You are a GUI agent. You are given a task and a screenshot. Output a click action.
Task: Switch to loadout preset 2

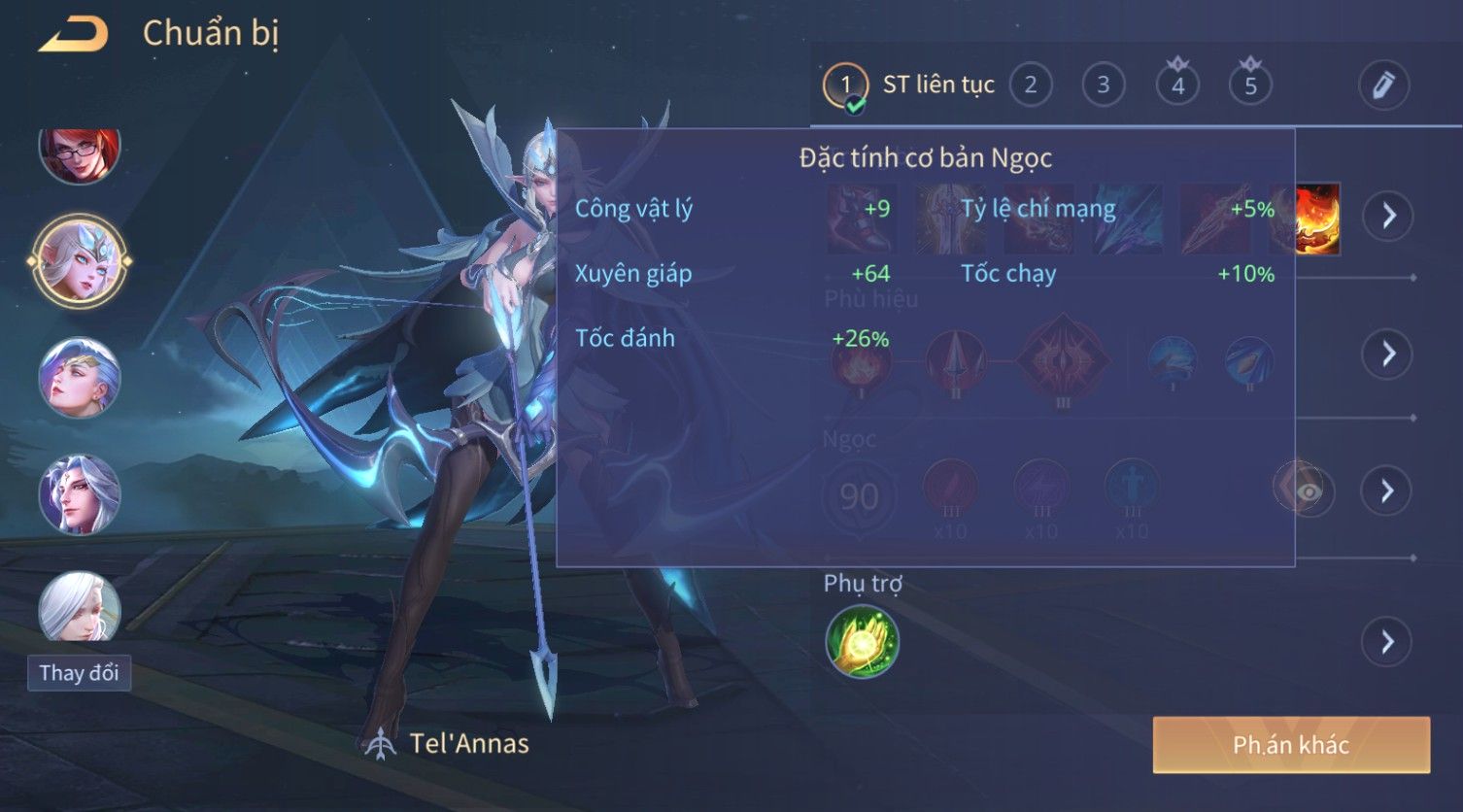coord(1030,85)
